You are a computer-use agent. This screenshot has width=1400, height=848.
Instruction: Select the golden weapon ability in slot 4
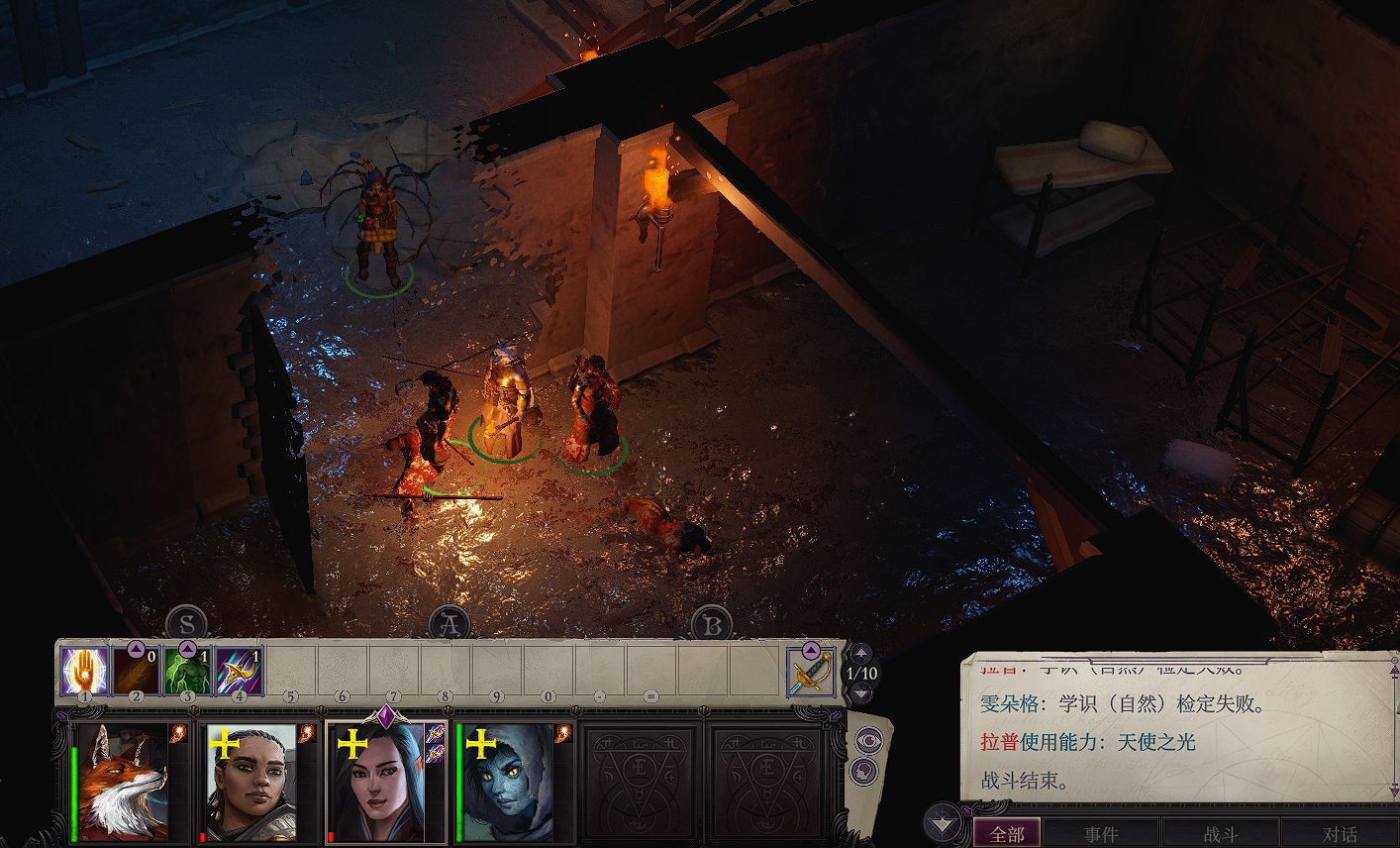[x=239, y=671]
